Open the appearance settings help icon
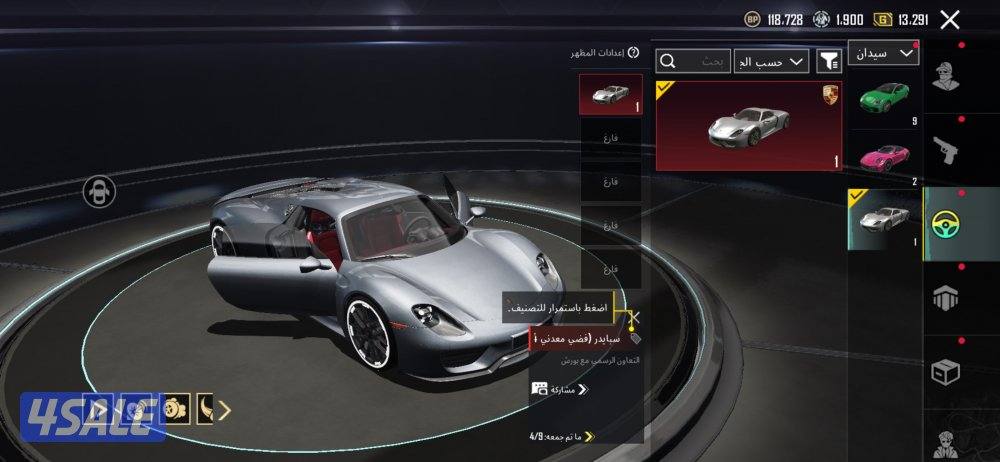1000x462 pixels. click(x=633, y=52)
